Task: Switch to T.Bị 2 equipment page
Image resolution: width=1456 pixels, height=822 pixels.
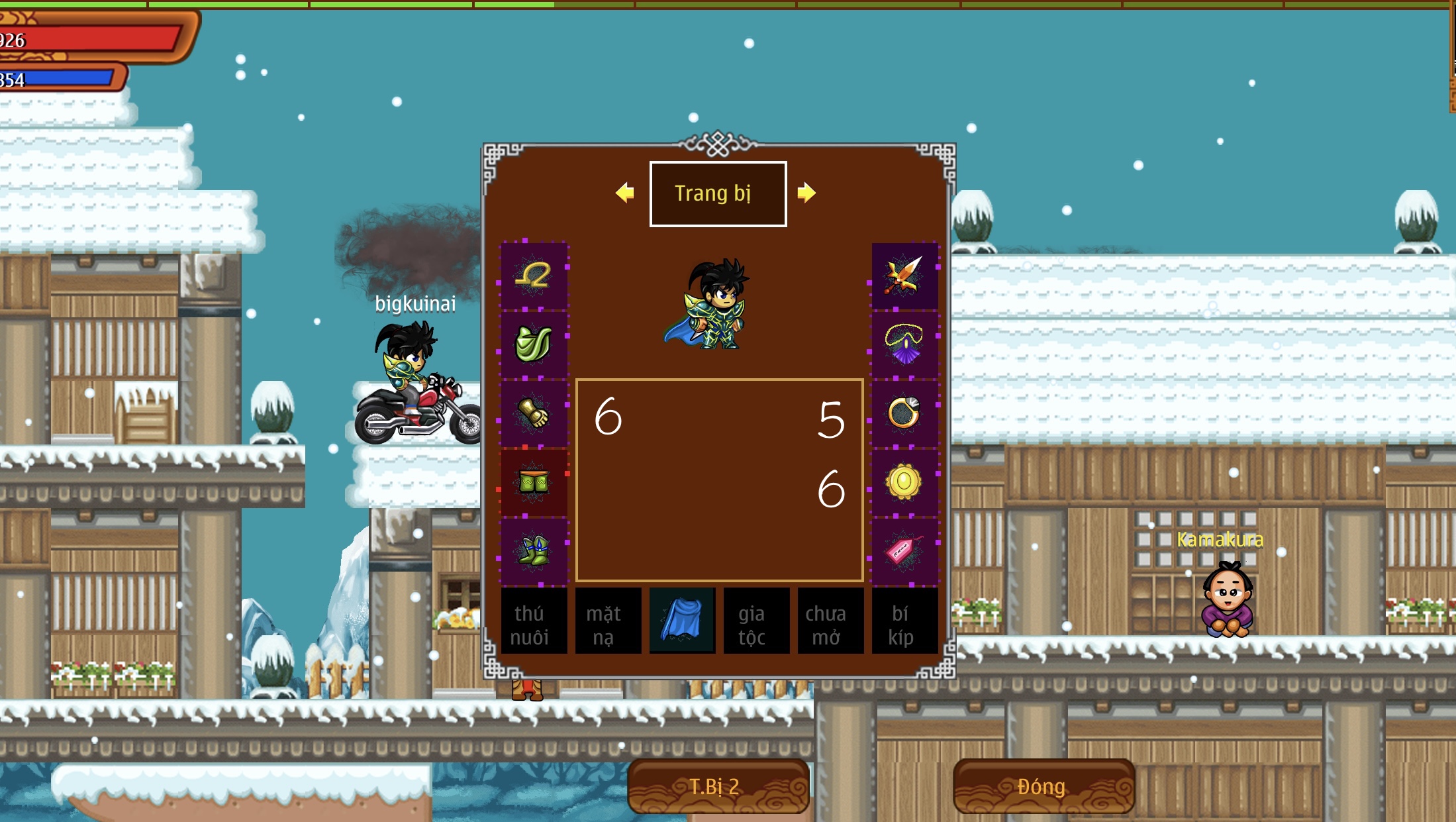Action: pyautogui.click(x=718, y=786)
